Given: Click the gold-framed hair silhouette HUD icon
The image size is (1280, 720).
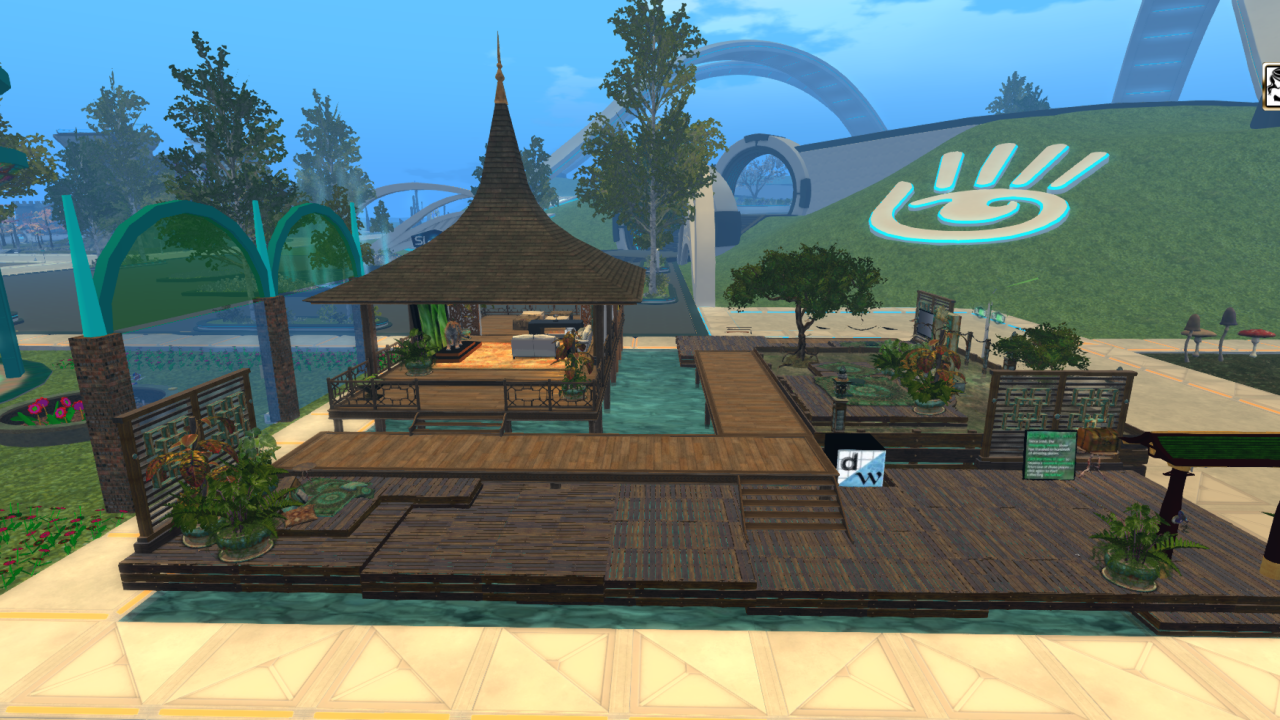Looking at the screenshot, I should tap(1271, 86).
